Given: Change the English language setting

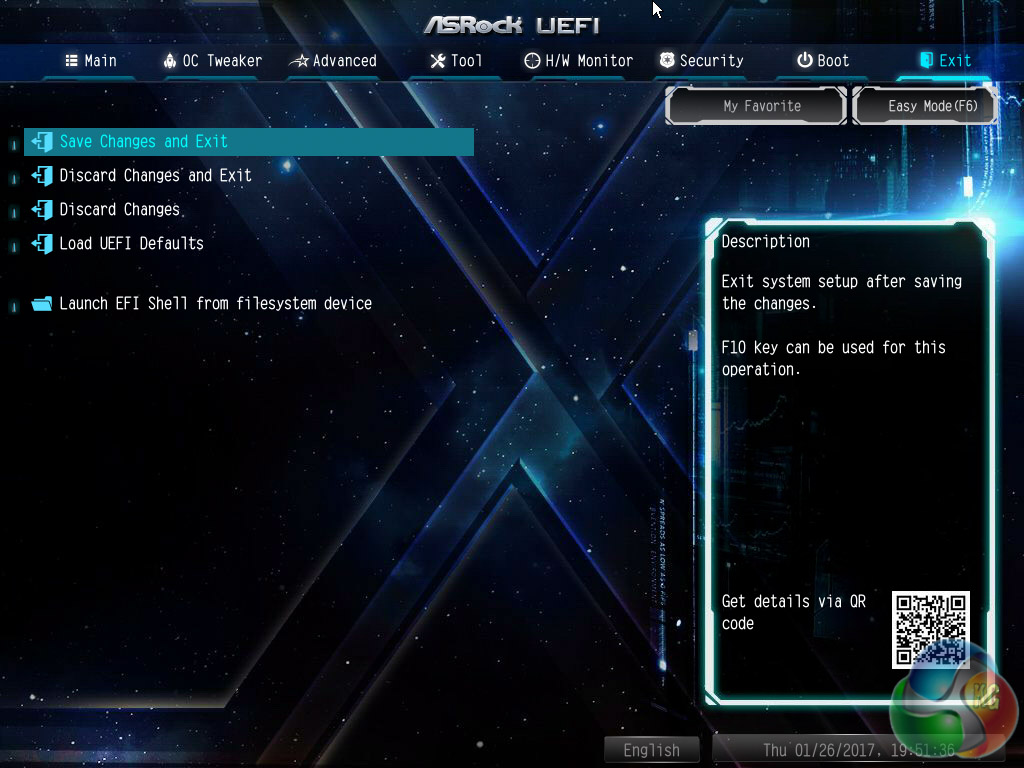Looking at the screenshot, I should 651,750.
